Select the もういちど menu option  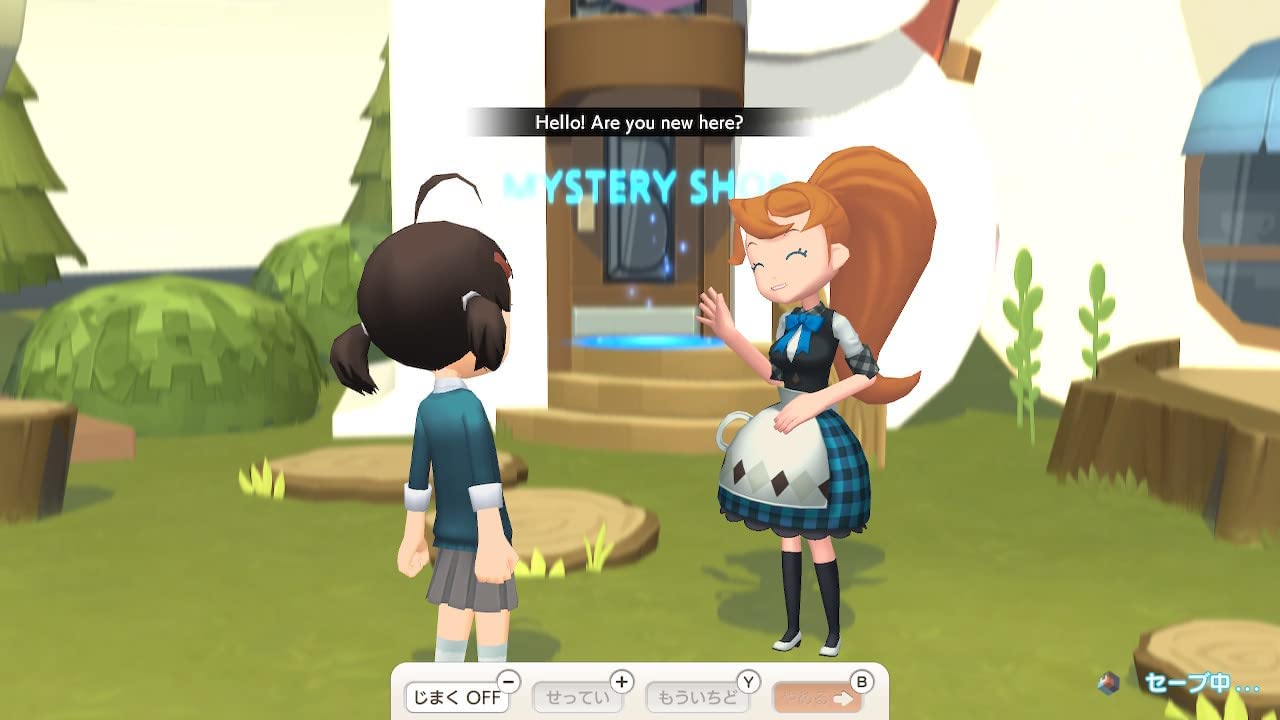pyautogui.click(x=695, y=697)
